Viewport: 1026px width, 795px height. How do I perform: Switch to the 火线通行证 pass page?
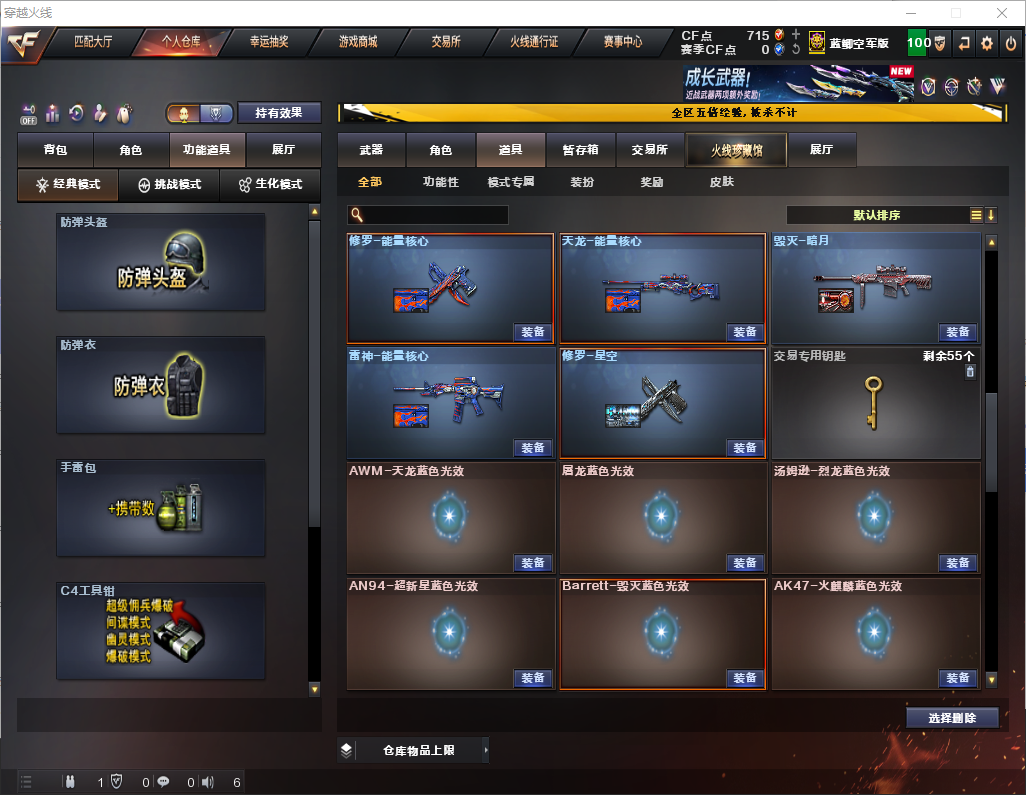coord(534,43)
